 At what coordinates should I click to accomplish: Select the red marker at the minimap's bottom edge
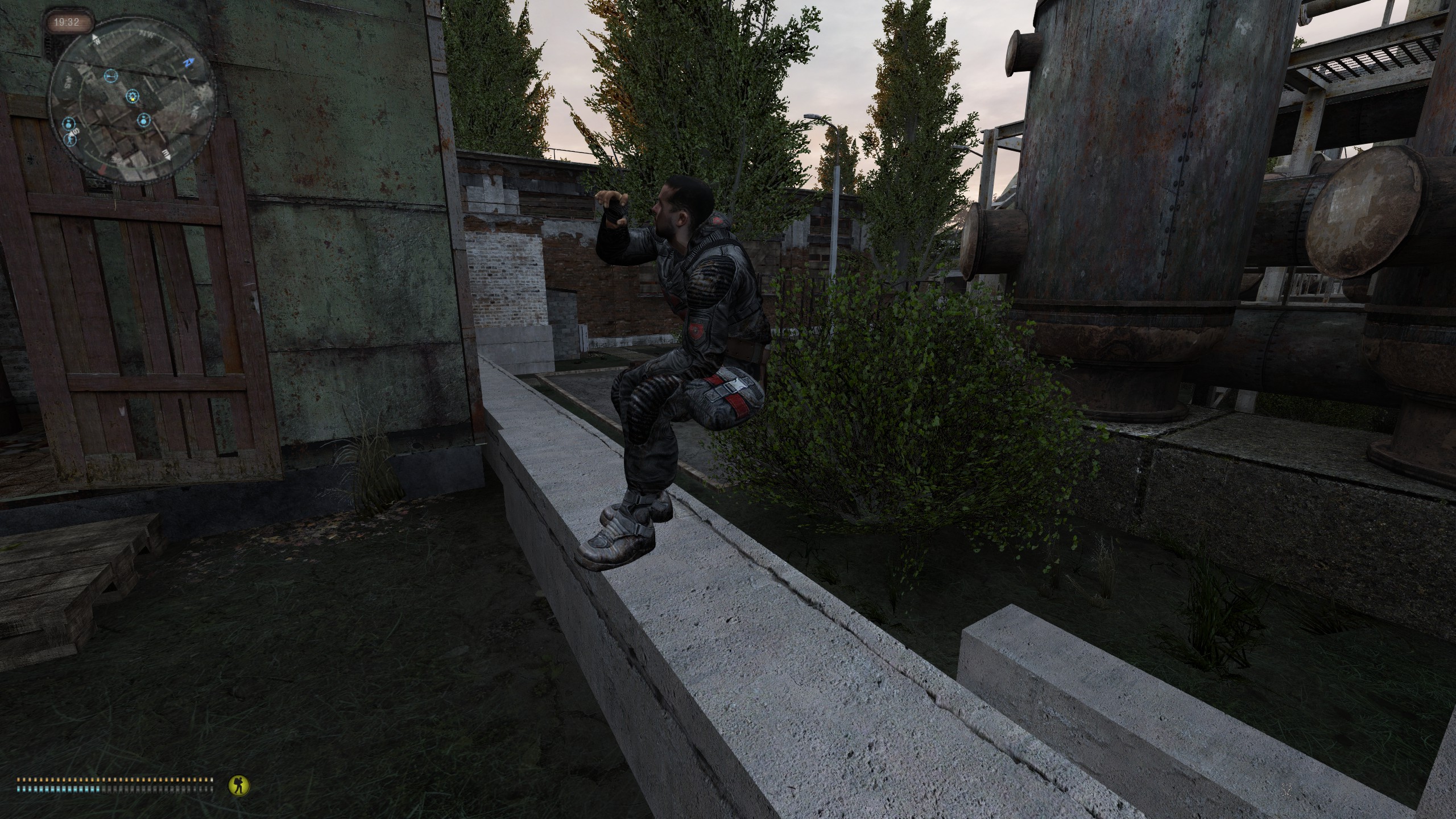(x=102, y=168)
